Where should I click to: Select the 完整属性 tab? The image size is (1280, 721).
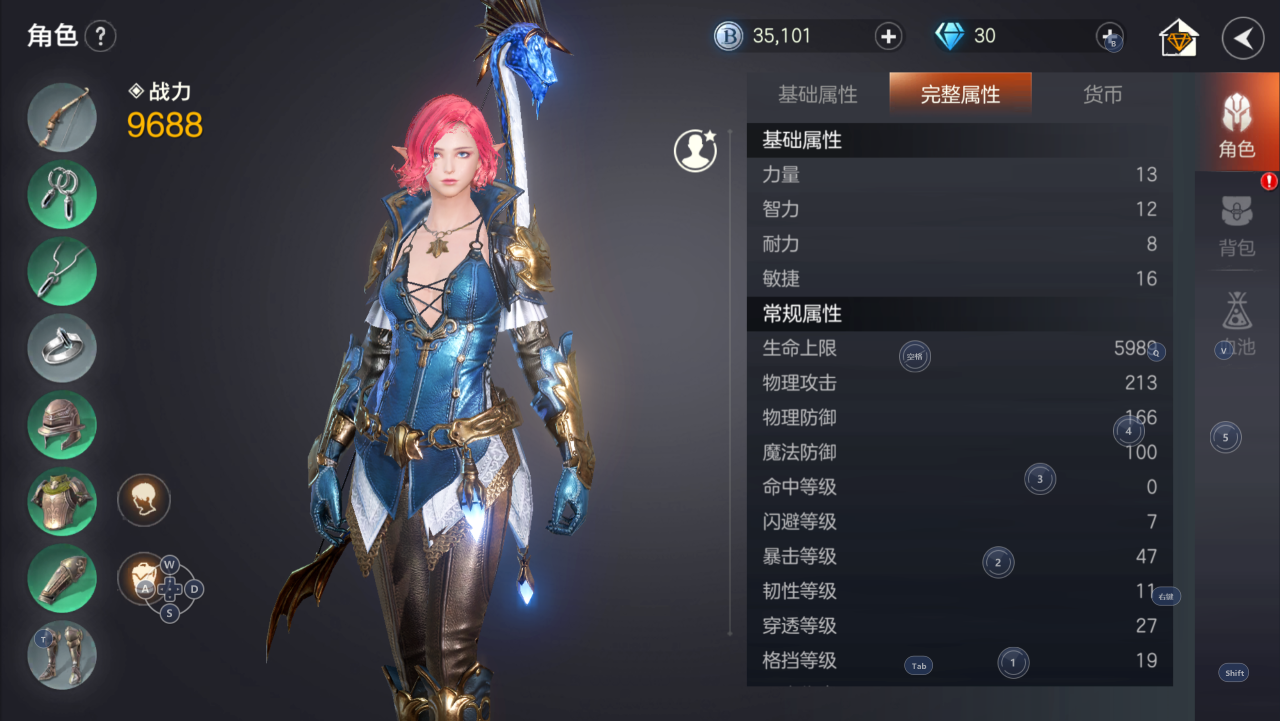960,95
